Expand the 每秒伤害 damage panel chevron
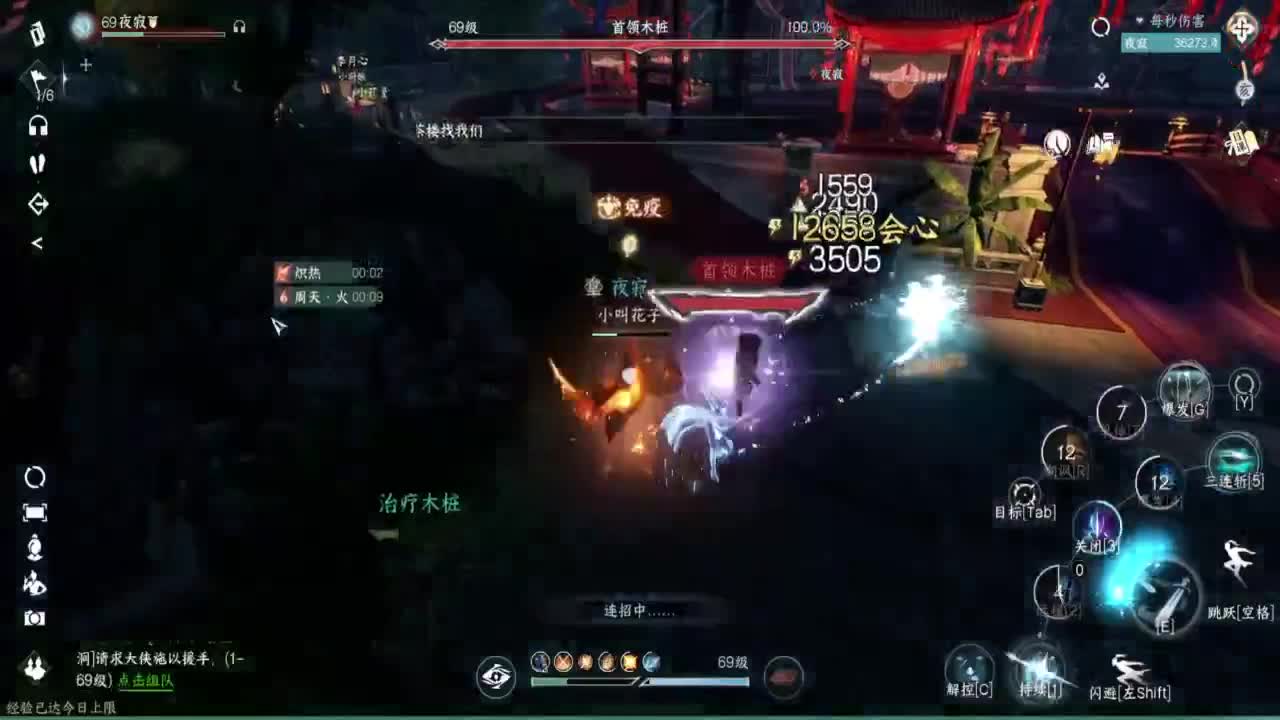 pos(1140,20)
